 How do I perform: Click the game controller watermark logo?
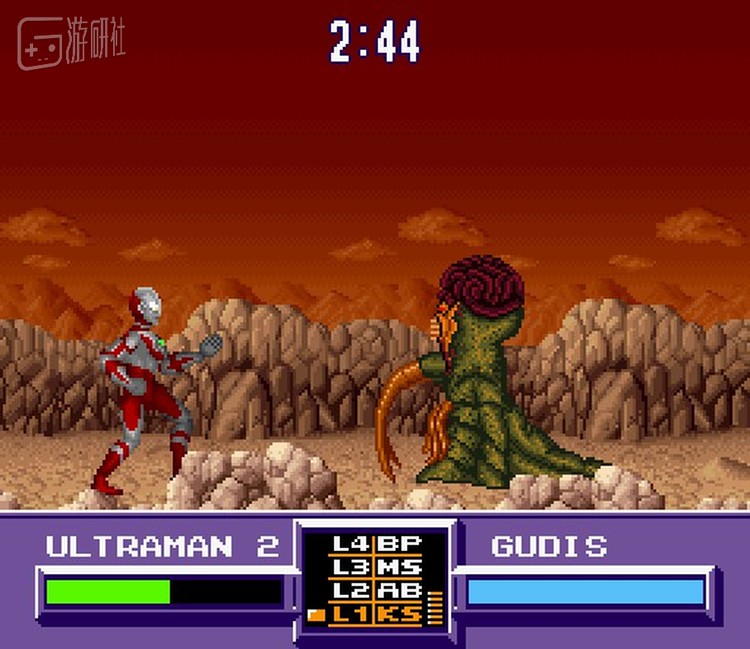pos(42,44)
